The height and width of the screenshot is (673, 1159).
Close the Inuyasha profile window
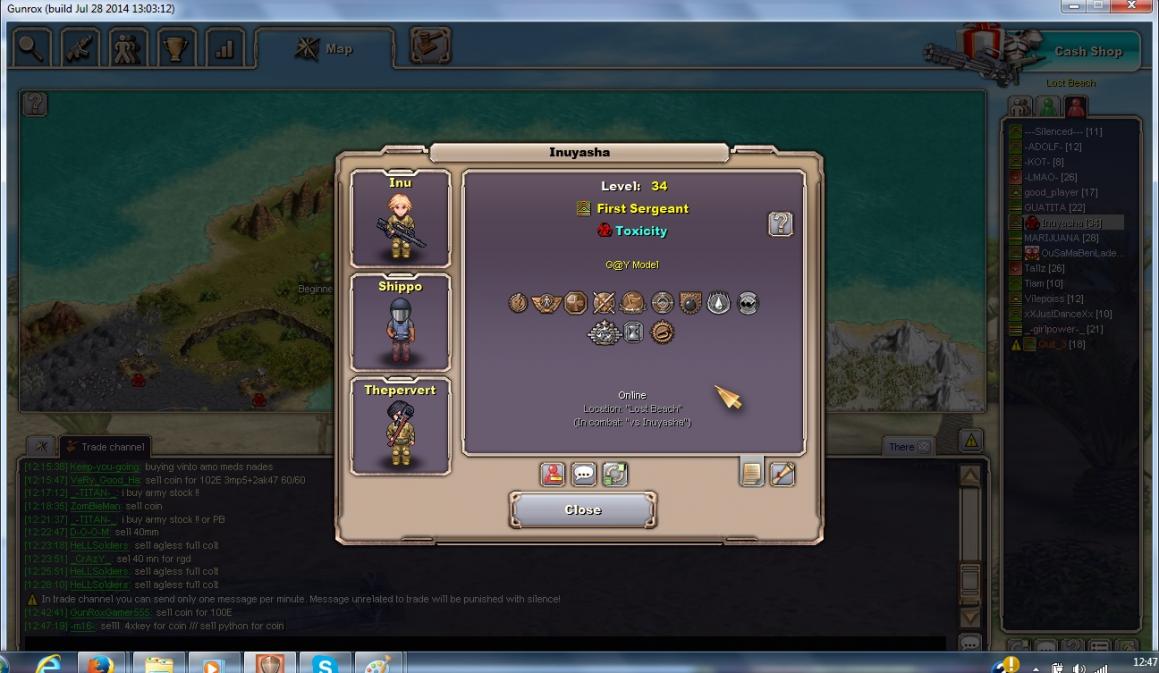(x=582, y=510)
